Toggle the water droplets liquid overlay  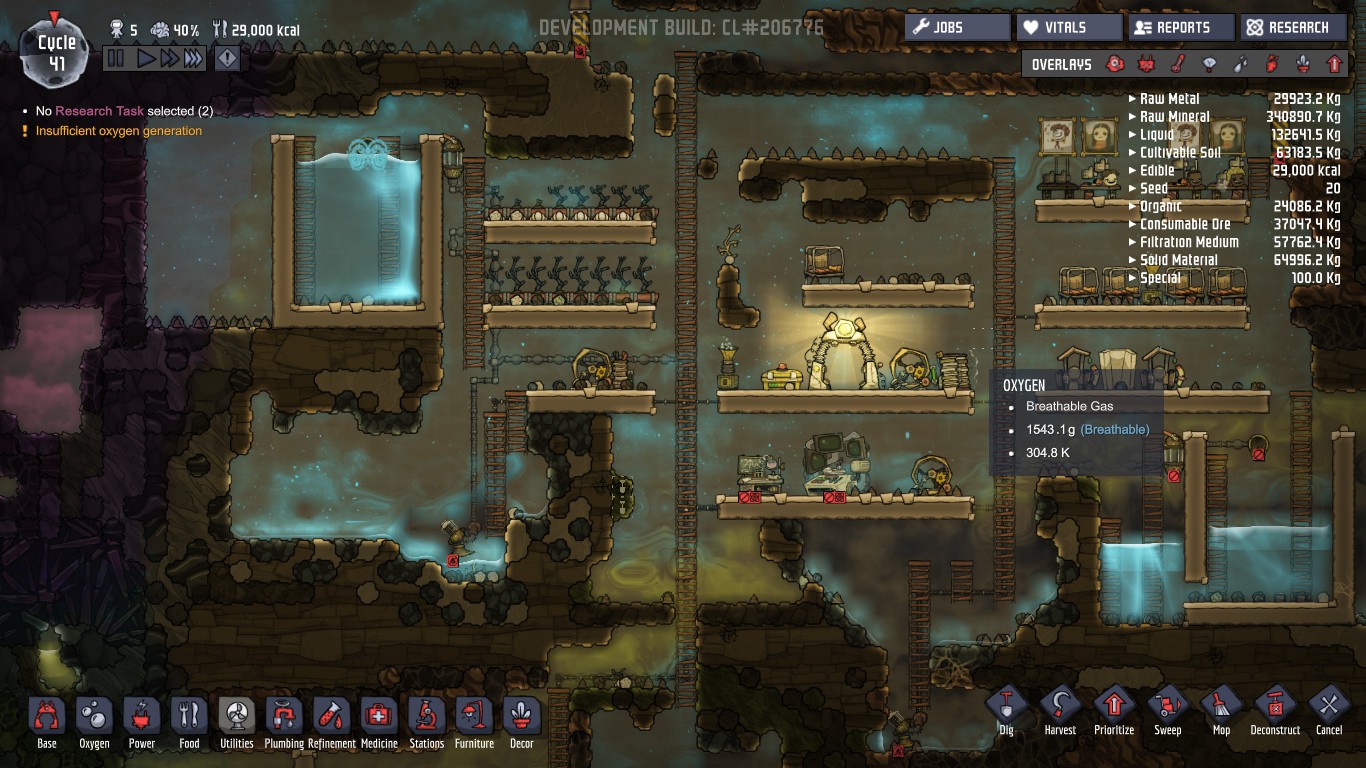[1241, 64]
